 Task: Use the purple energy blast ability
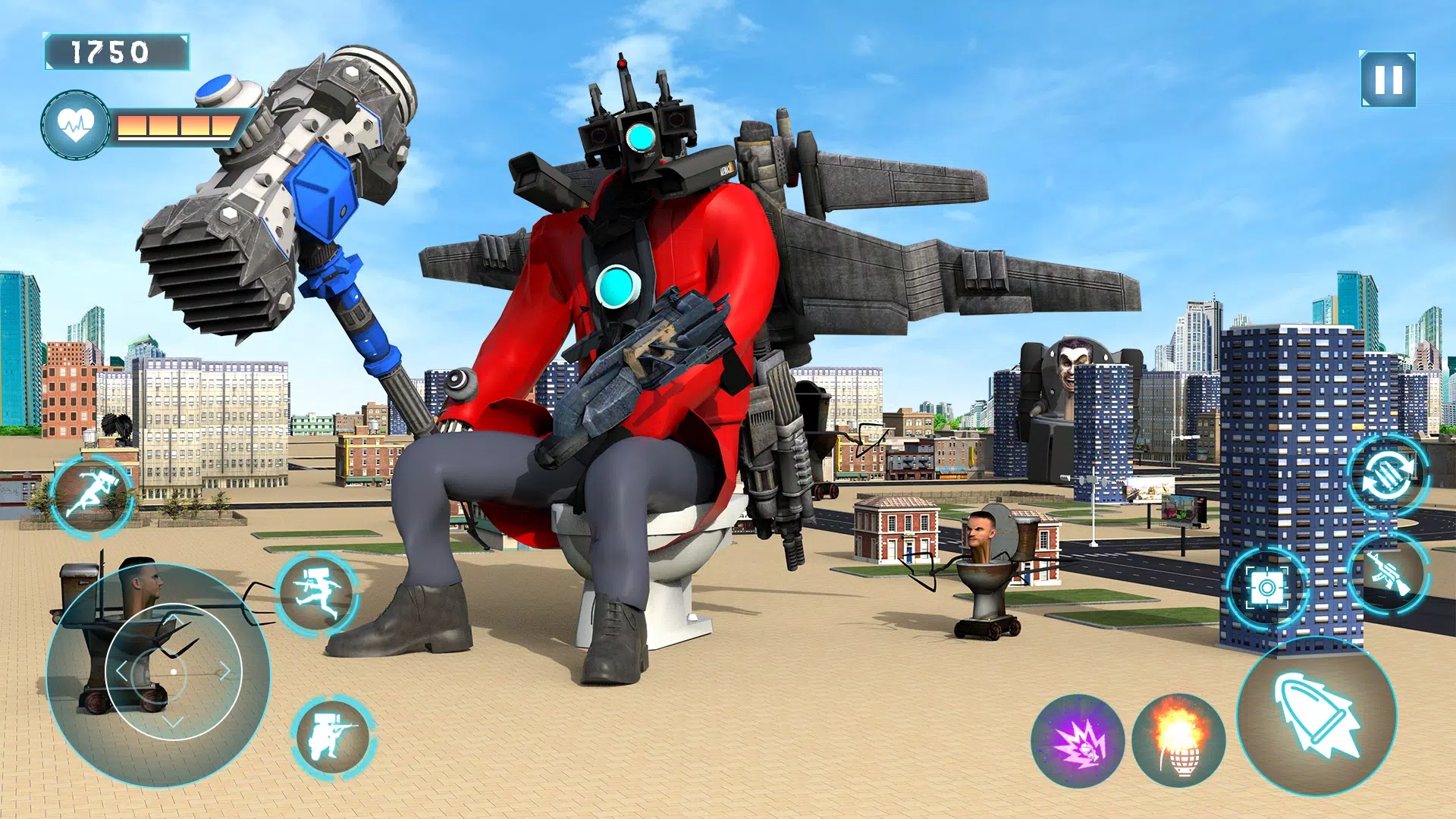point(1078,741)
